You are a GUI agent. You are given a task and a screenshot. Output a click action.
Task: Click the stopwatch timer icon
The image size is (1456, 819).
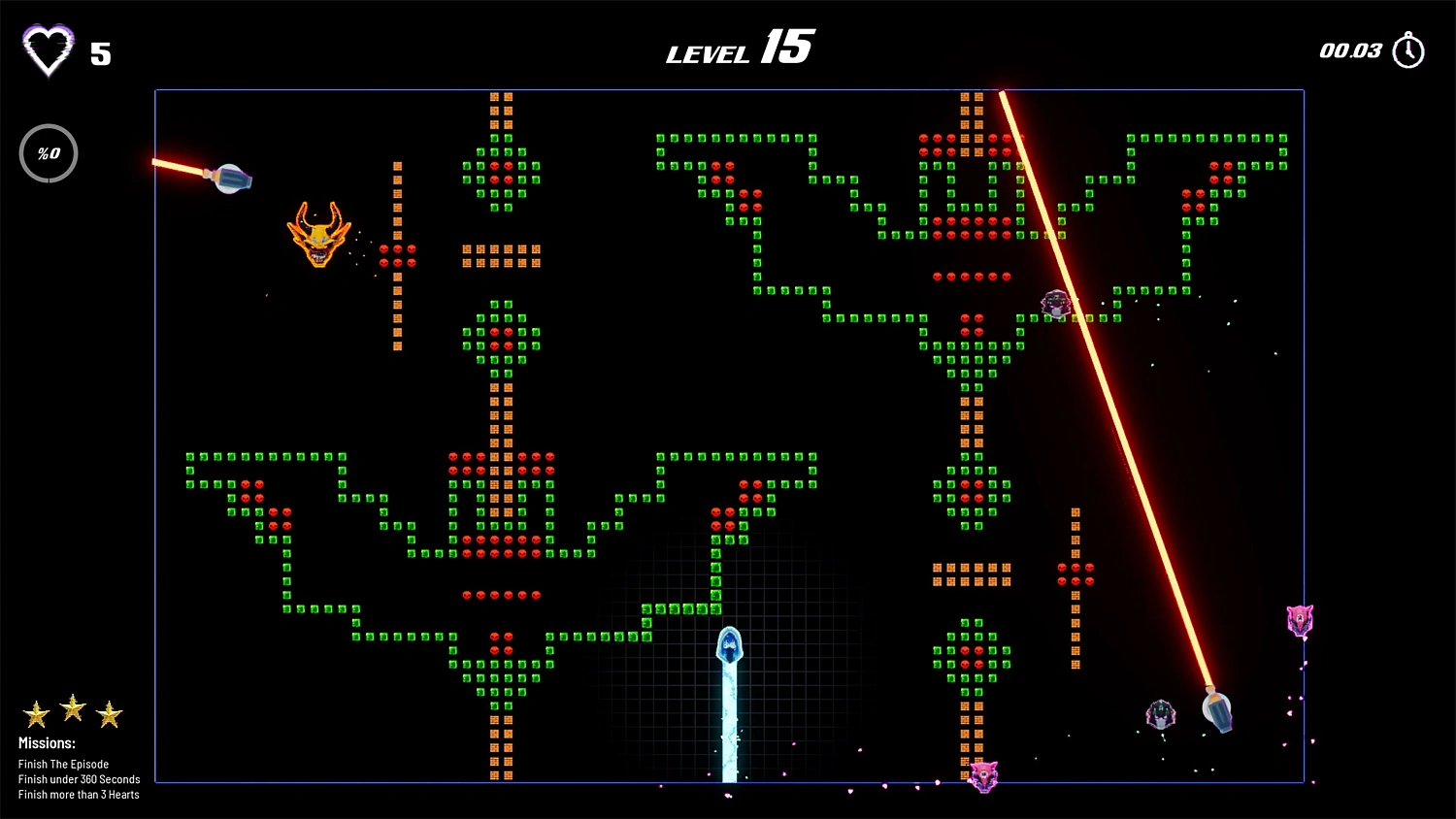point(1406,49)
